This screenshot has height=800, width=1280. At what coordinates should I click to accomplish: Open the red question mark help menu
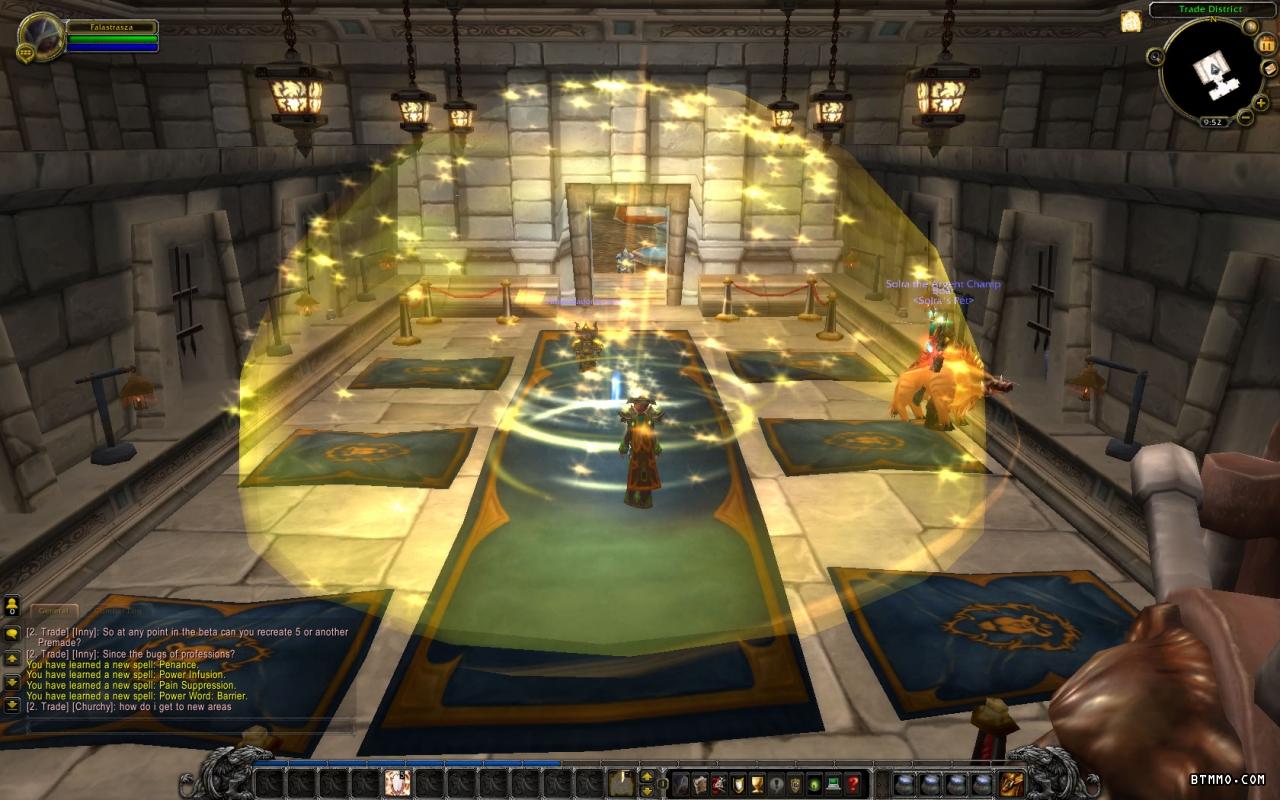click(x=853, y=783)
